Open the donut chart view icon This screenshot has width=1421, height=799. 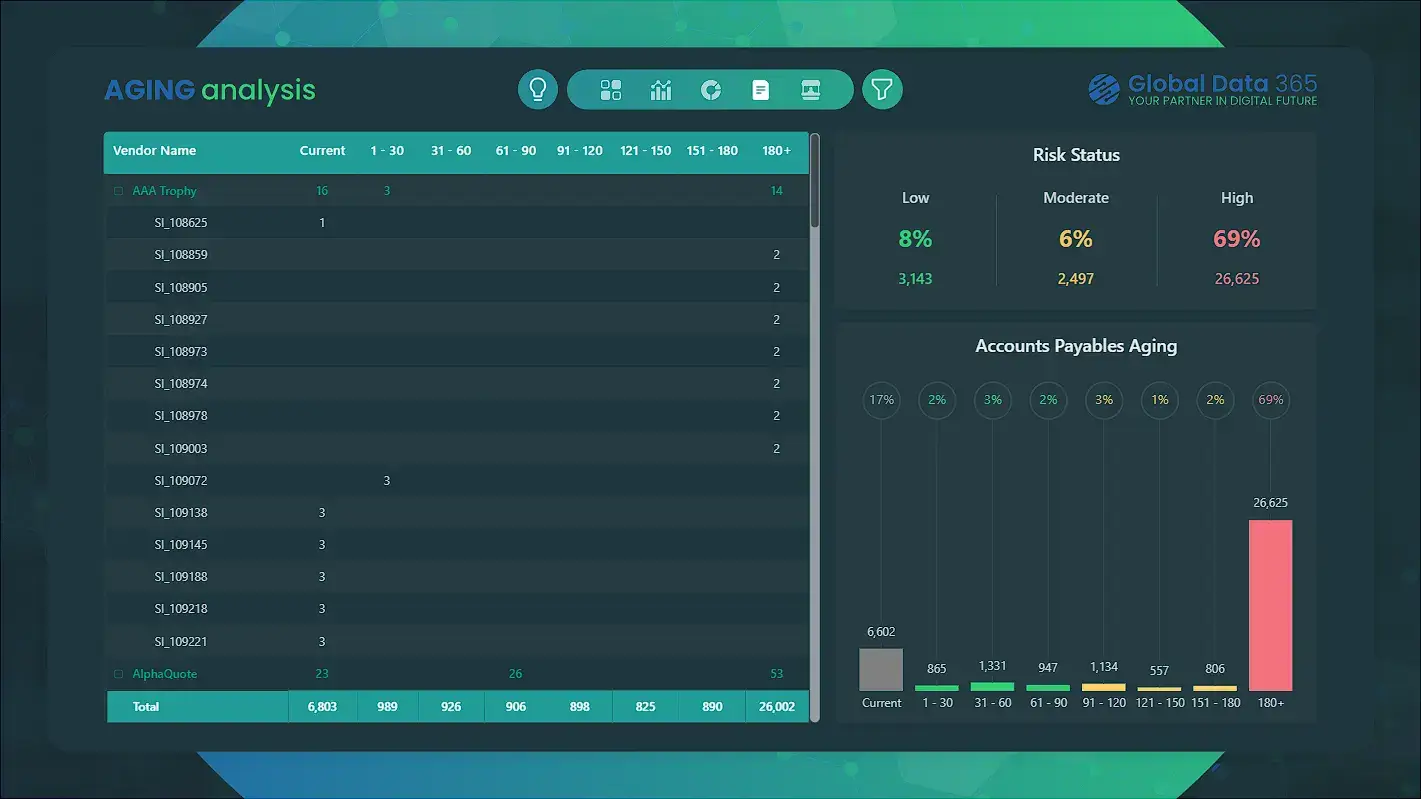(711, 89)
